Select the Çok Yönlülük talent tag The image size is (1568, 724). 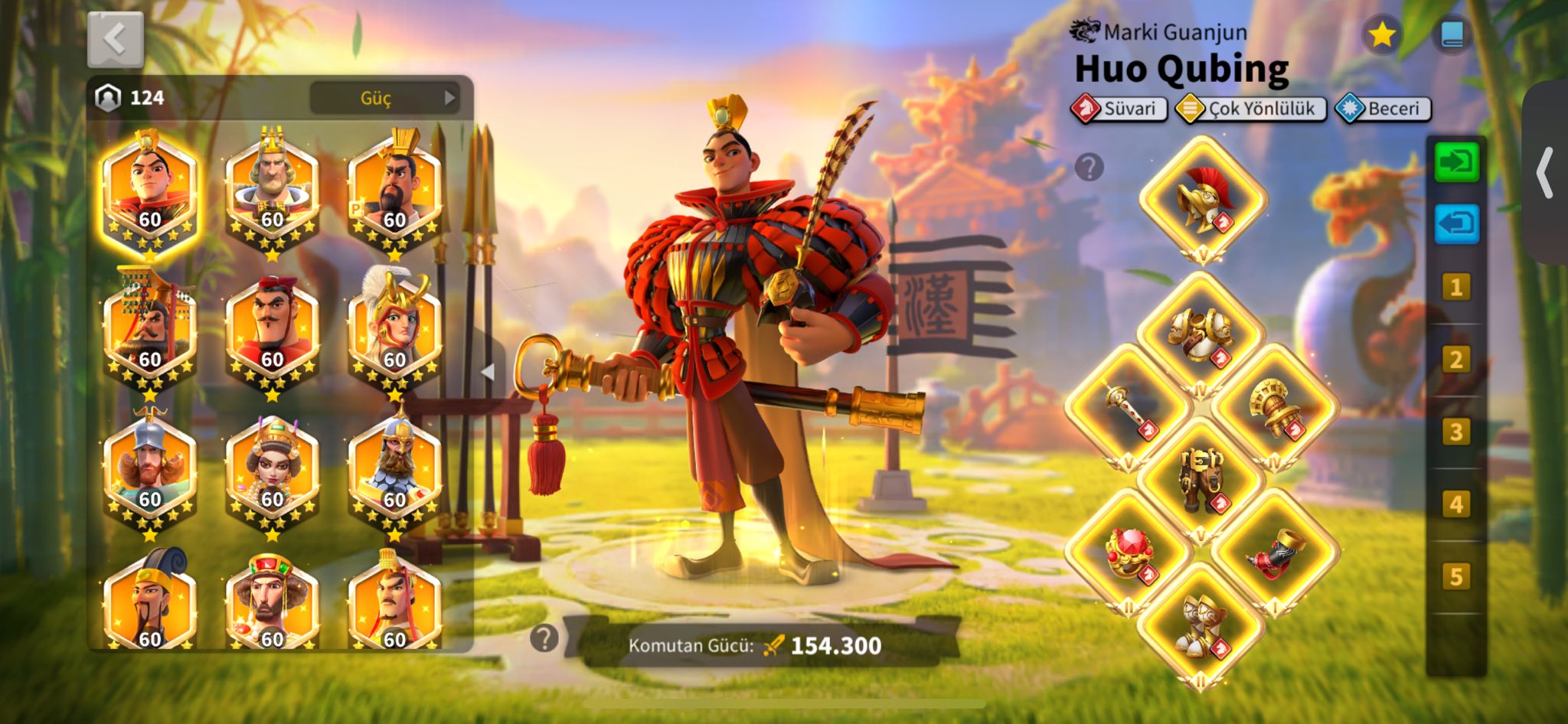pyautogui.click(x=1251, y=109)
